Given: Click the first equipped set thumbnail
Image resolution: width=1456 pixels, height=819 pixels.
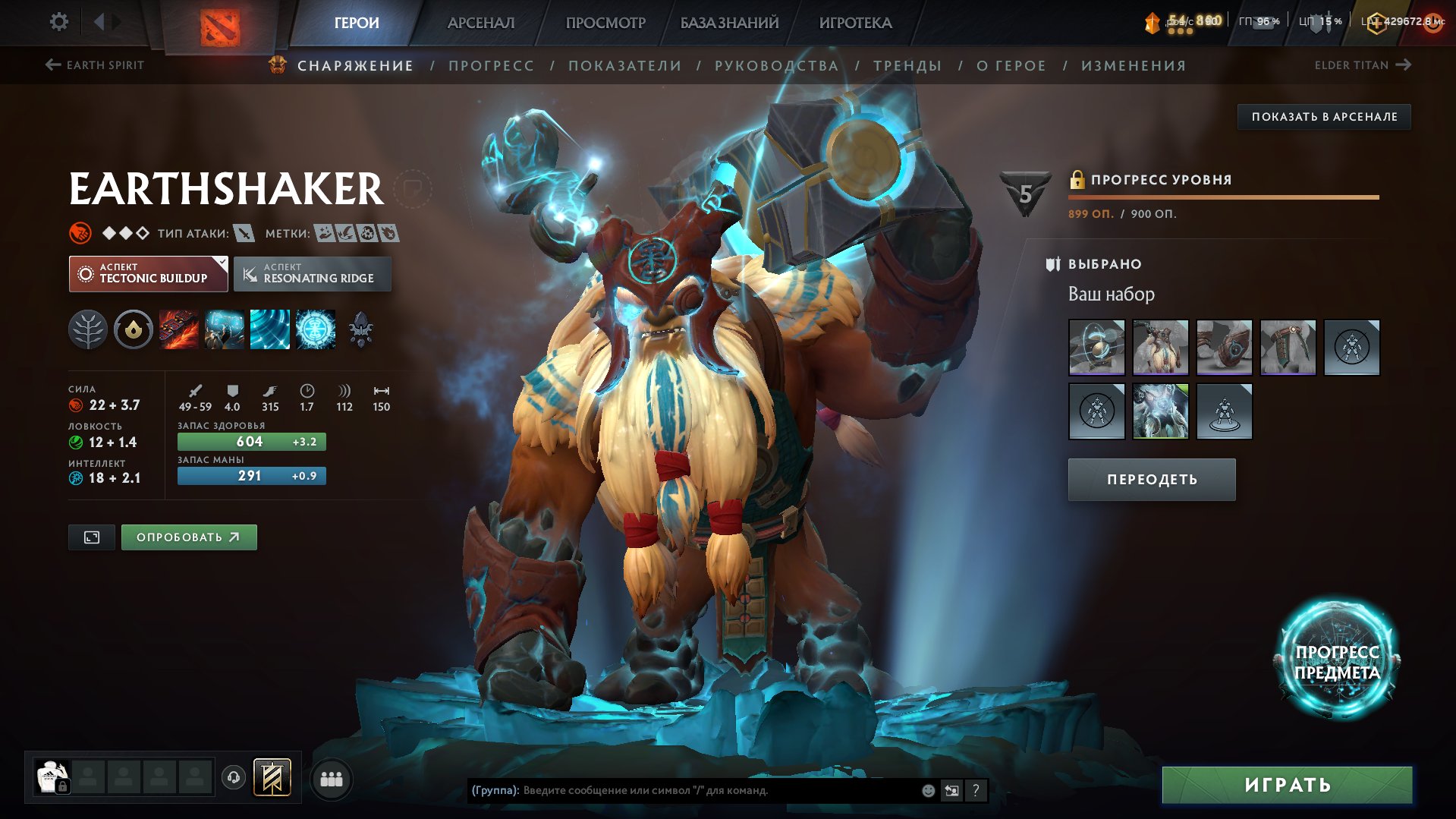Looking at the screenshot, I should coord(1098,348).
